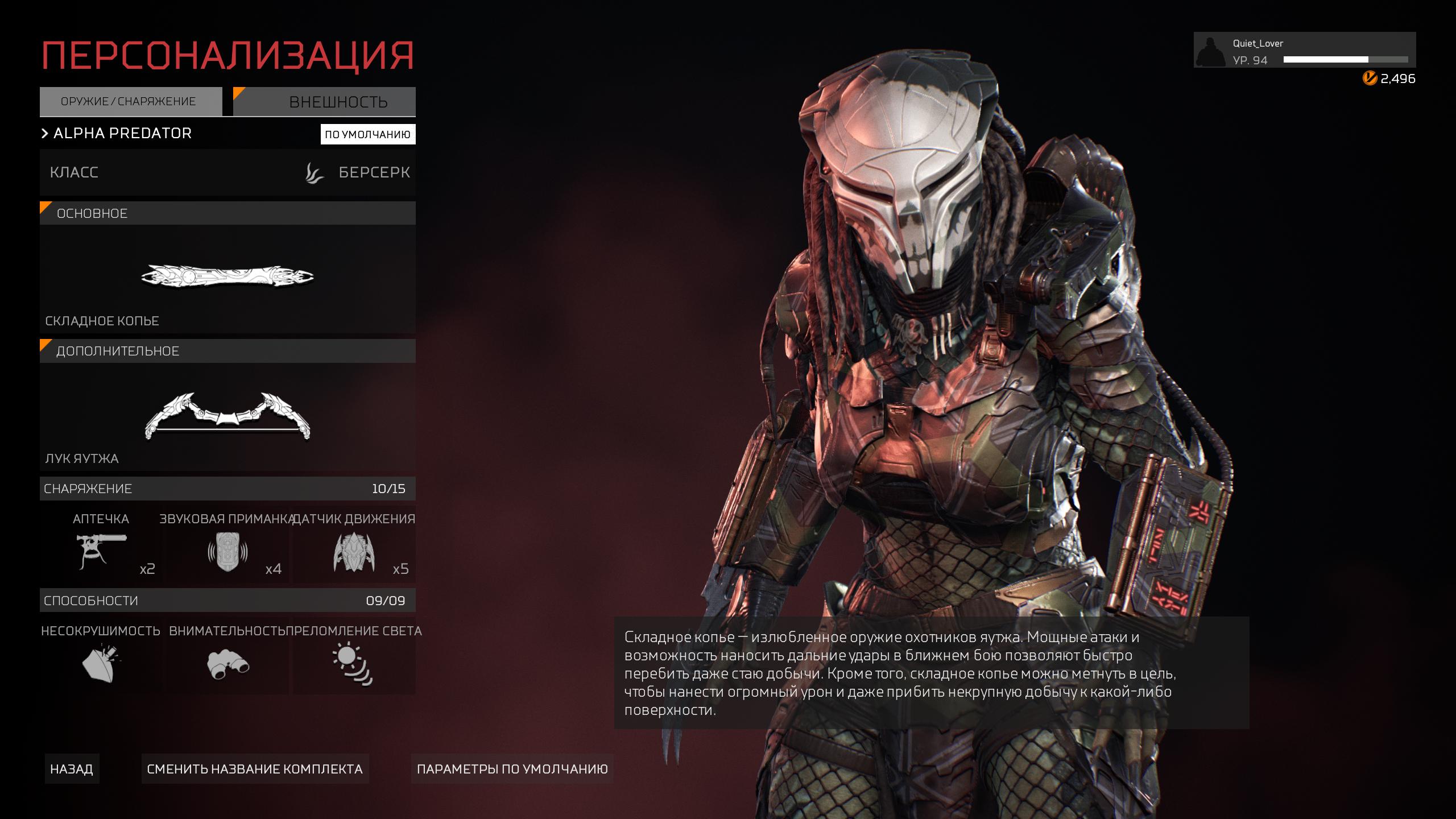Choose the Несокрушимость perk slot
Image resolution: width=1456 pixels, height=819 pixels.
[x=101, y=656]
